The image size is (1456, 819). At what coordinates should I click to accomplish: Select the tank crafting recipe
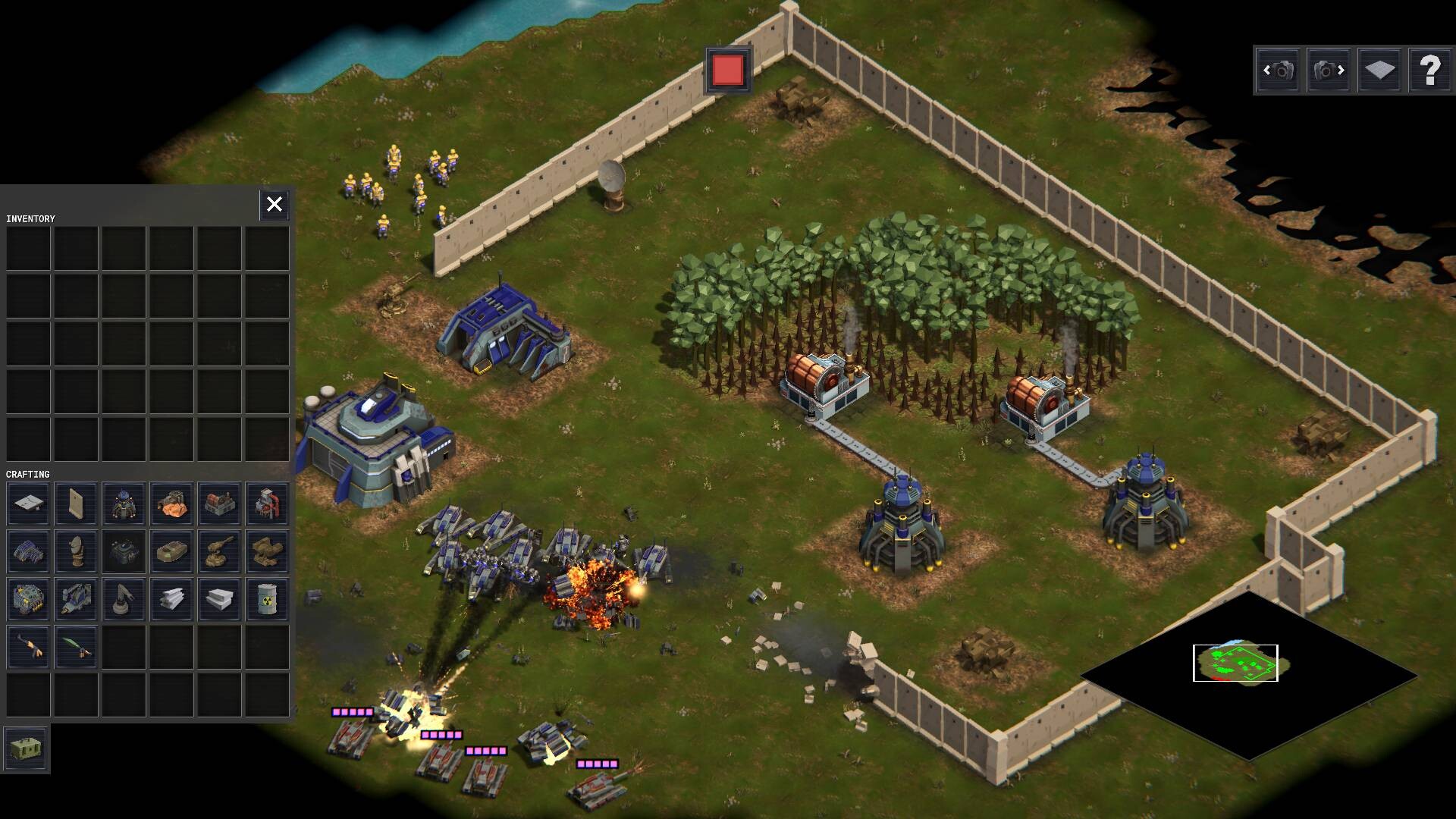(172, 551)
